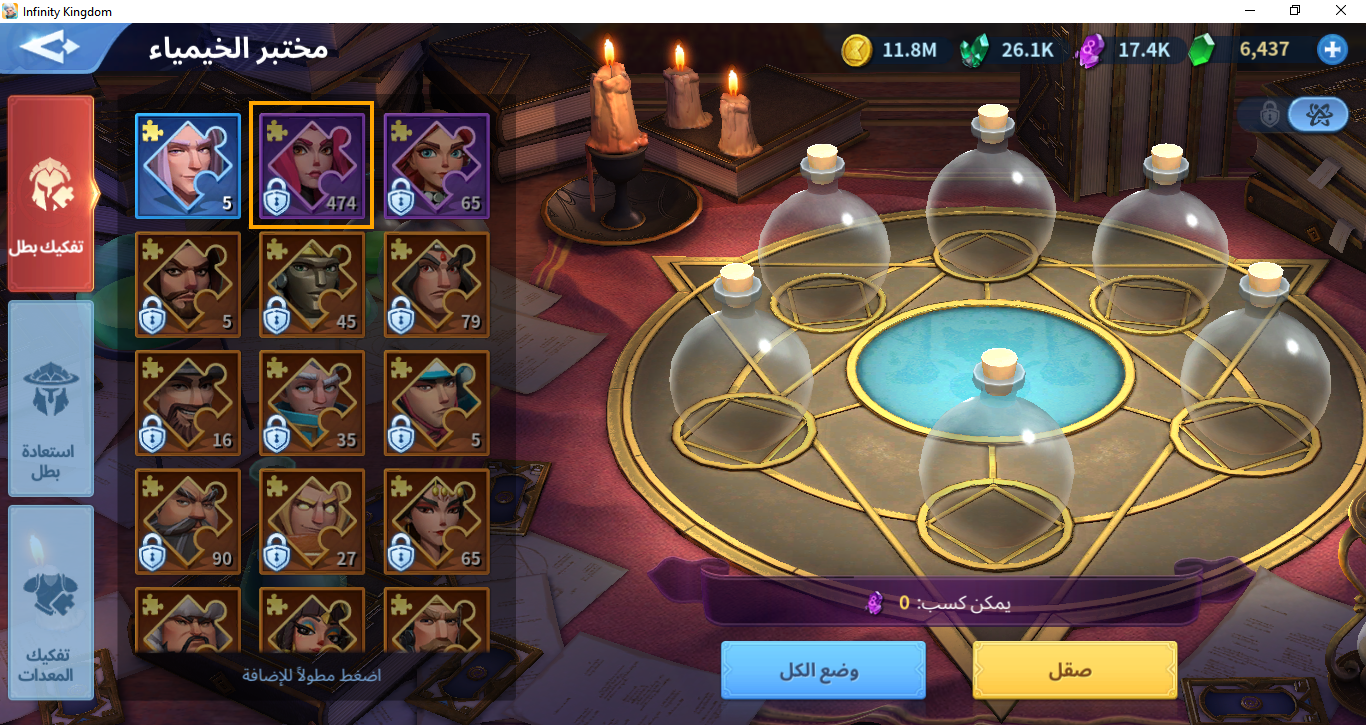Add more green gems with plus button
The image size is (1366, 725).
[x=1331, y=49]
